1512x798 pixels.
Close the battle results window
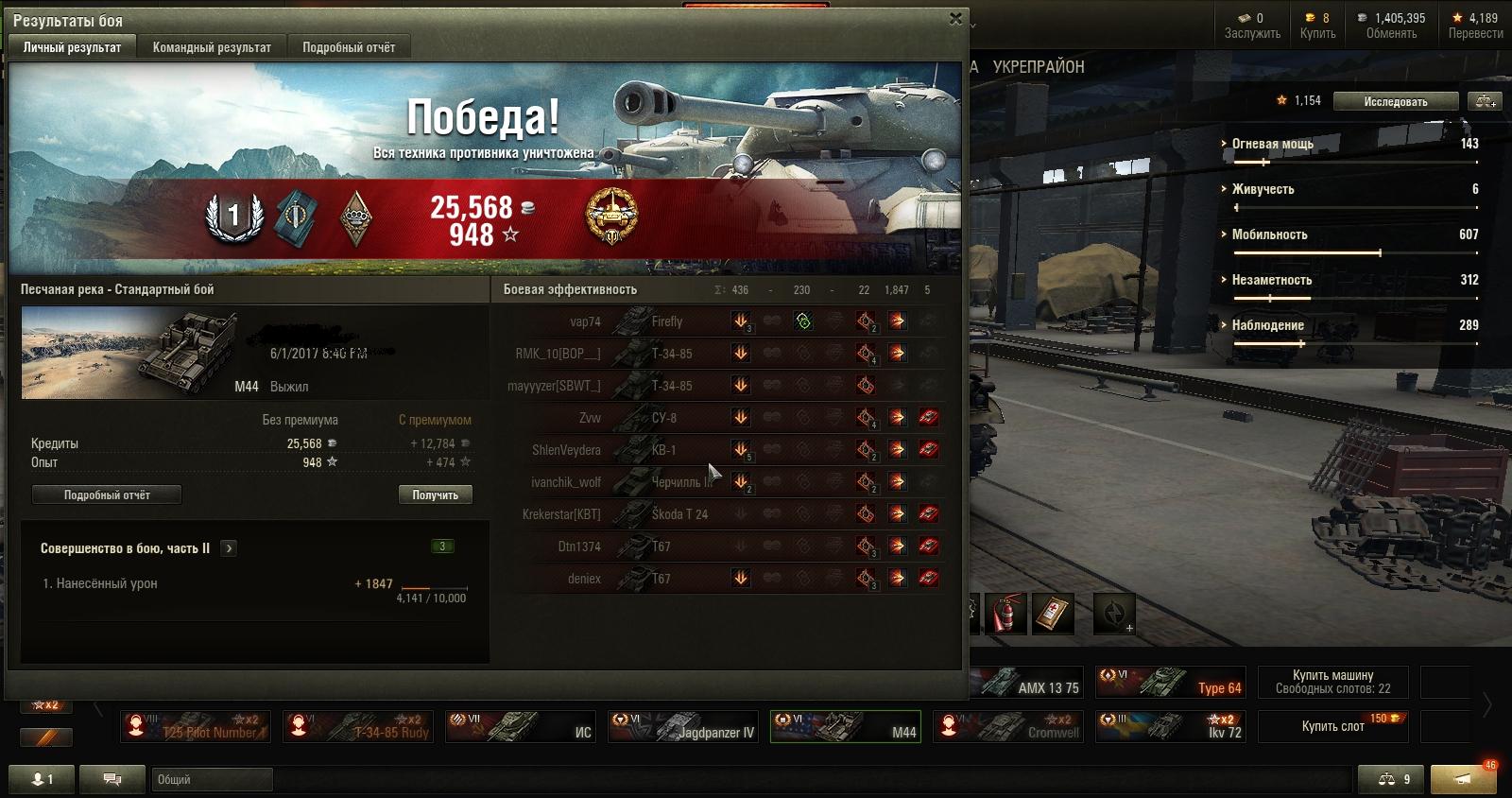955,19
